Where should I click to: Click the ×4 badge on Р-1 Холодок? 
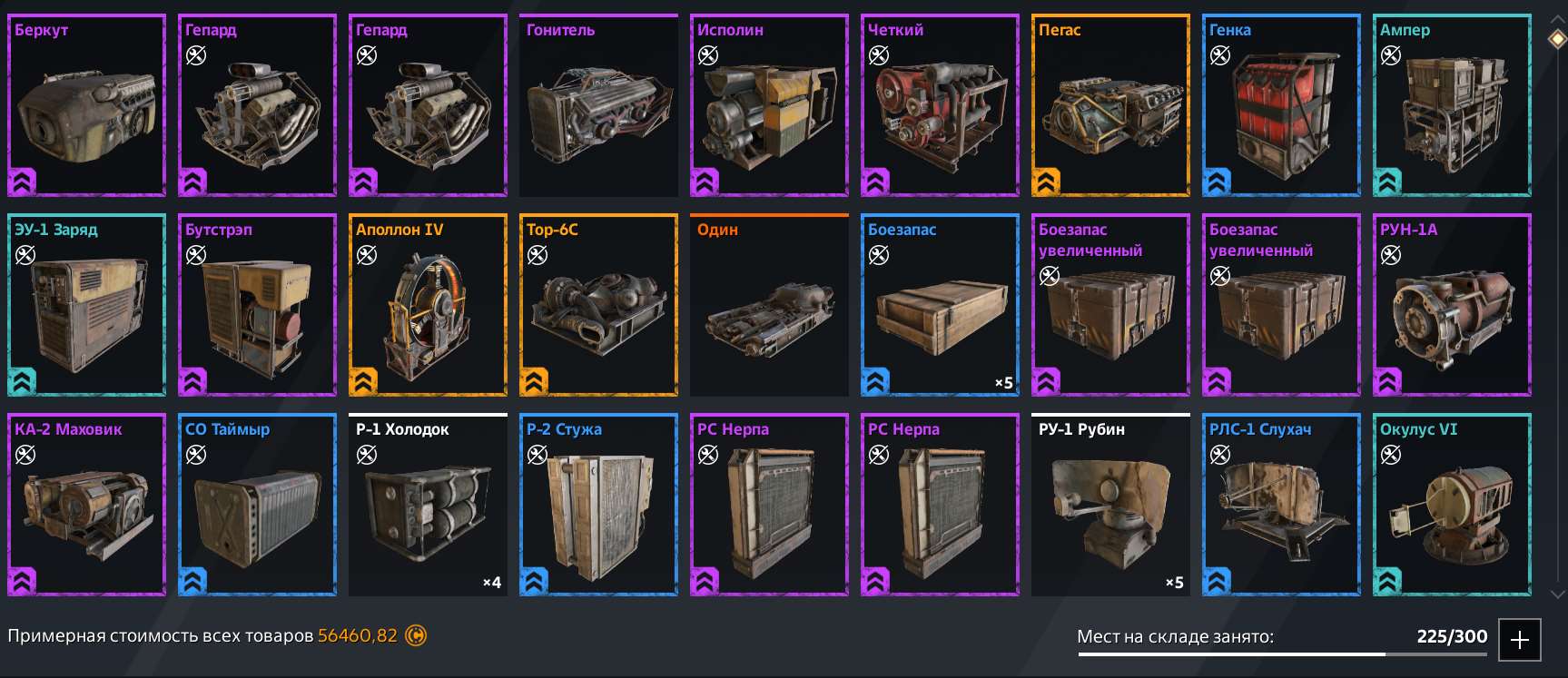click(x=493, y=583)
